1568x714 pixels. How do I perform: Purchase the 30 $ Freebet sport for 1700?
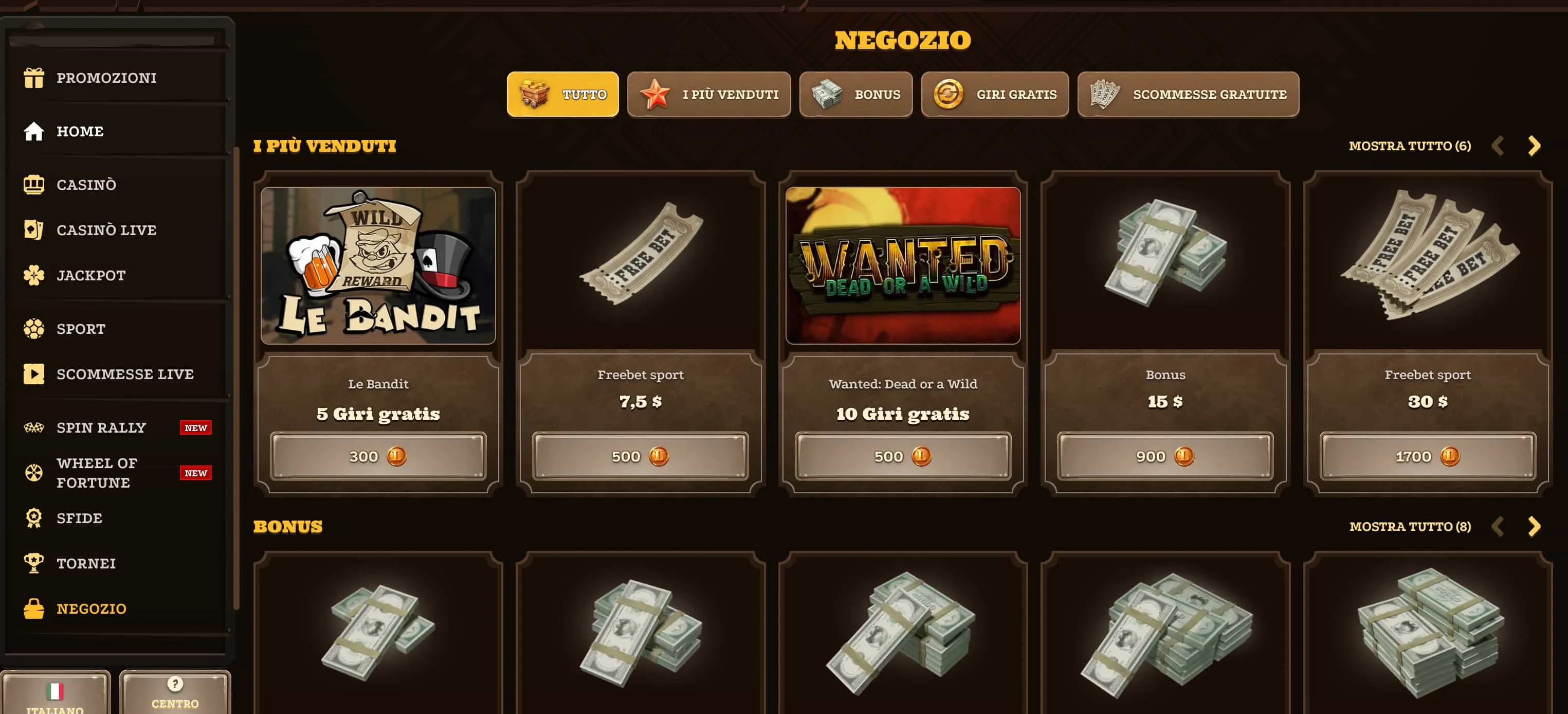point(1427,456)
